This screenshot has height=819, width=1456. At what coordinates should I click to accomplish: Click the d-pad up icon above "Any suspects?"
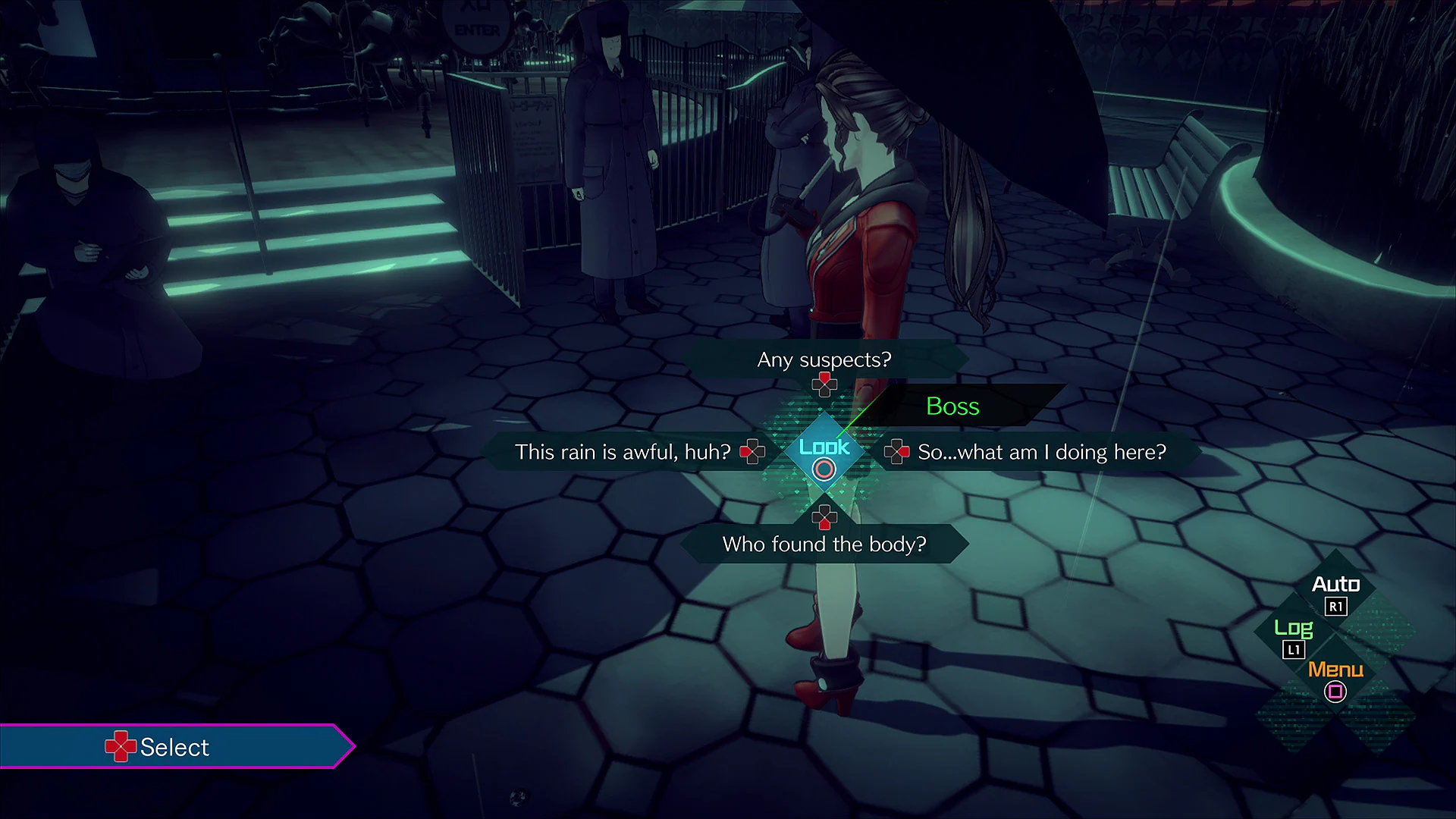[824, 384]
